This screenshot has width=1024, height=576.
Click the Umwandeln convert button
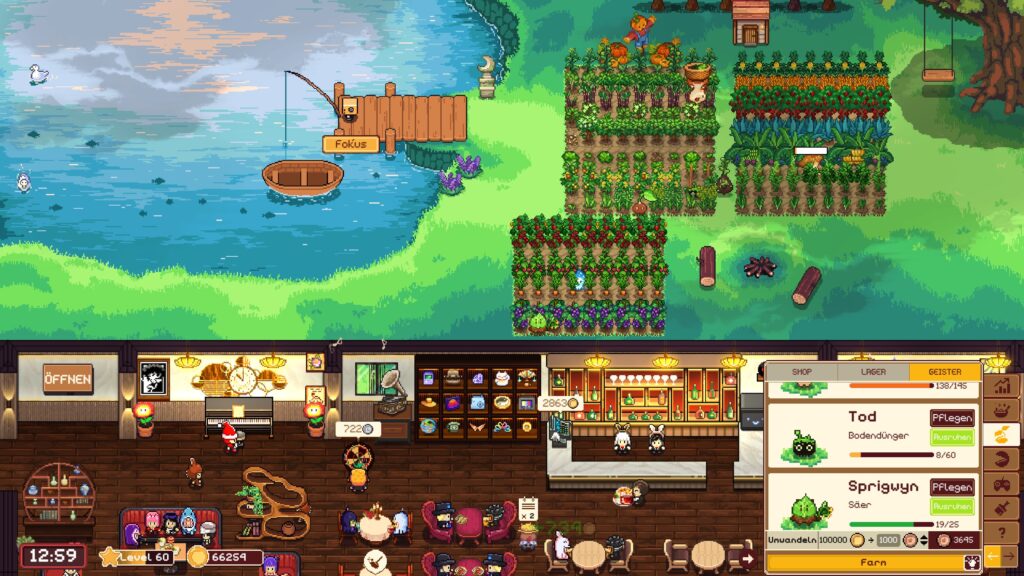[x=792, y=539]
